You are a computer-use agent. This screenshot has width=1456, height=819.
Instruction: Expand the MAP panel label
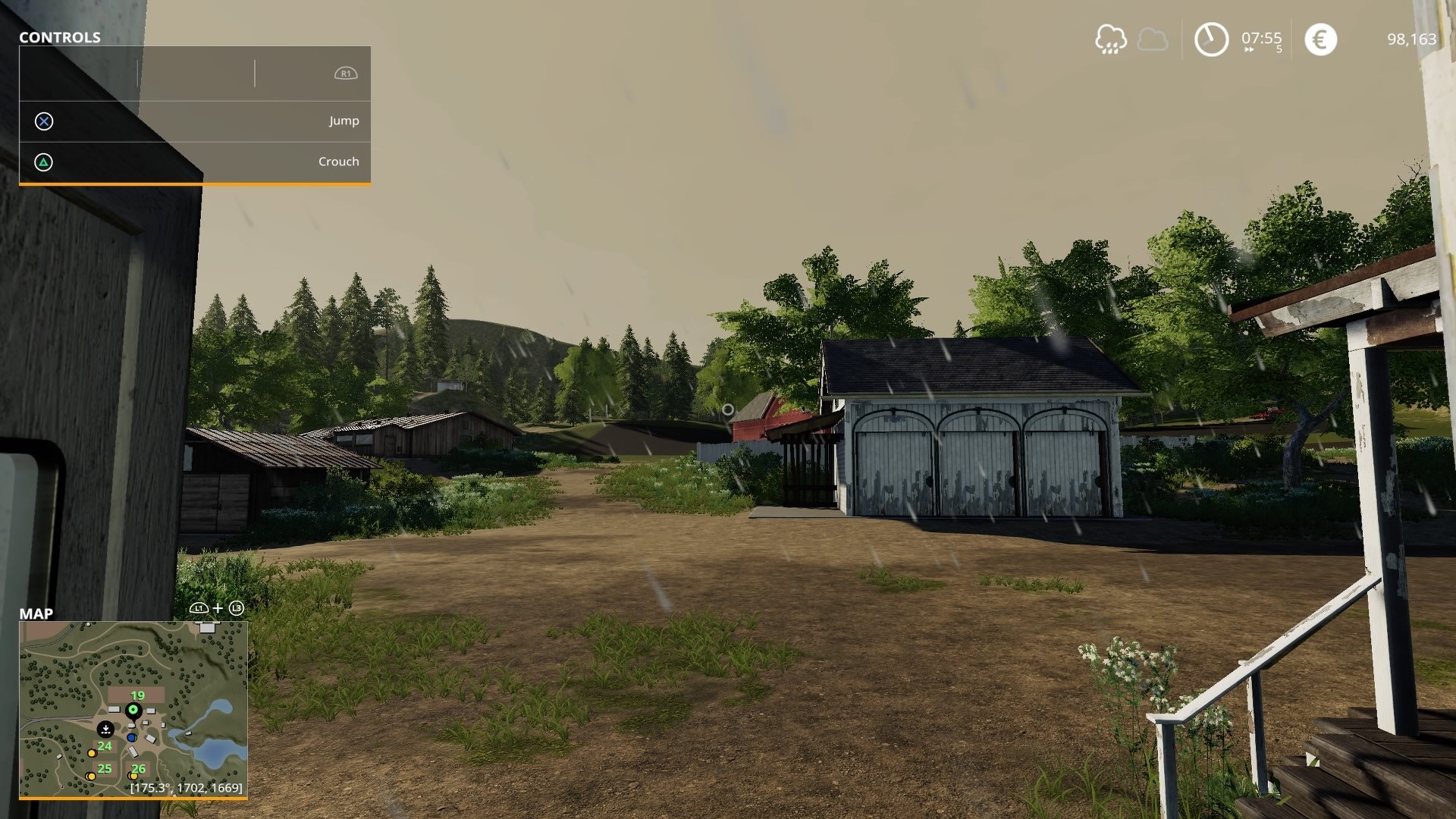[x=36, y=614]
